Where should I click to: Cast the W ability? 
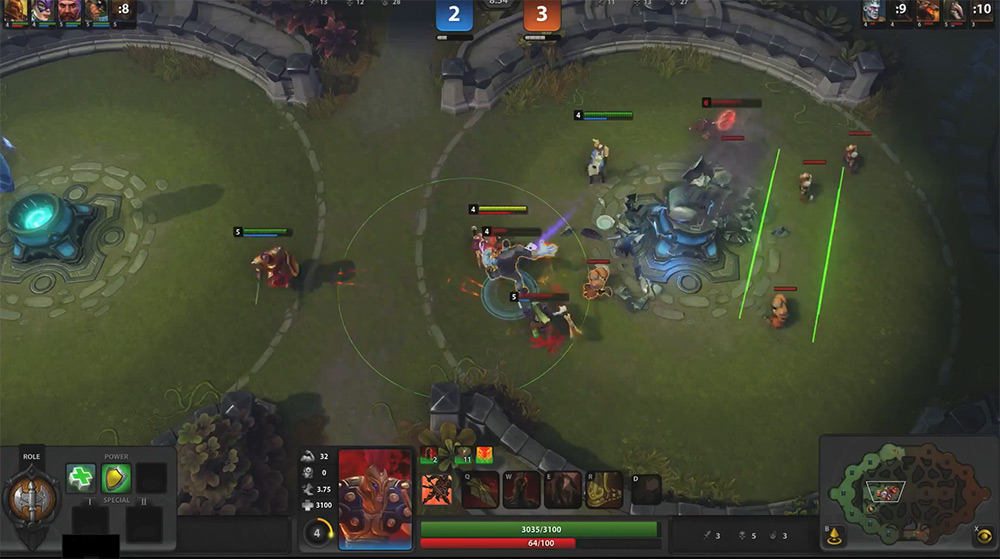pos(521,489)
